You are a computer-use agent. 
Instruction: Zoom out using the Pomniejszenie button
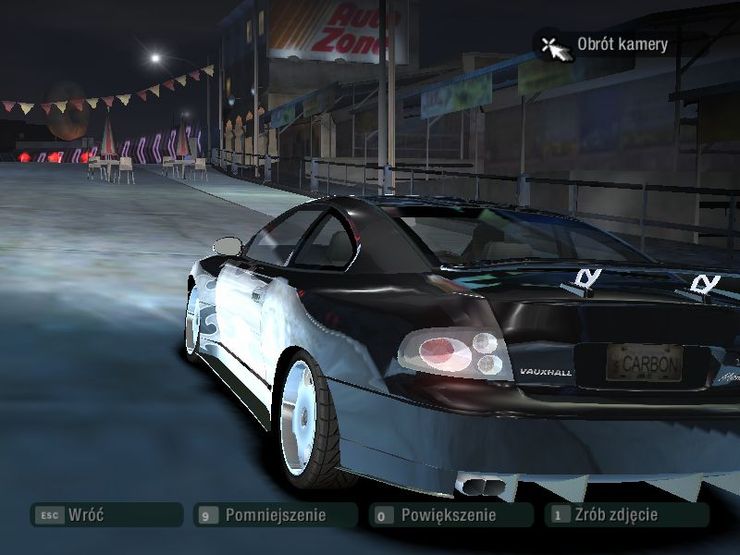click(x=275, y=516)
